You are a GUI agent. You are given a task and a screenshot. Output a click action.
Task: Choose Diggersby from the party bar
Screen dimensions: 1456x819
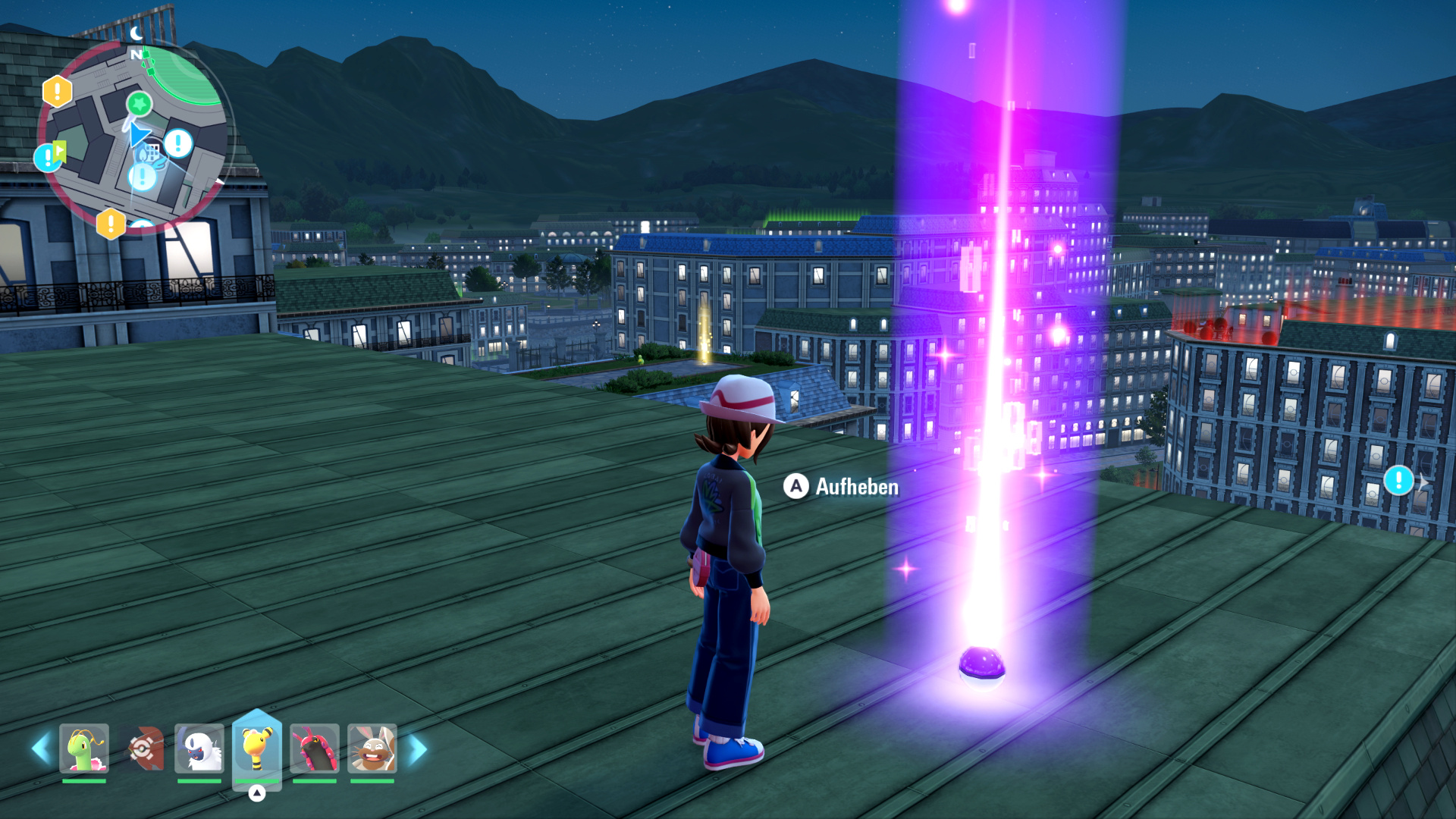[372, 748]
